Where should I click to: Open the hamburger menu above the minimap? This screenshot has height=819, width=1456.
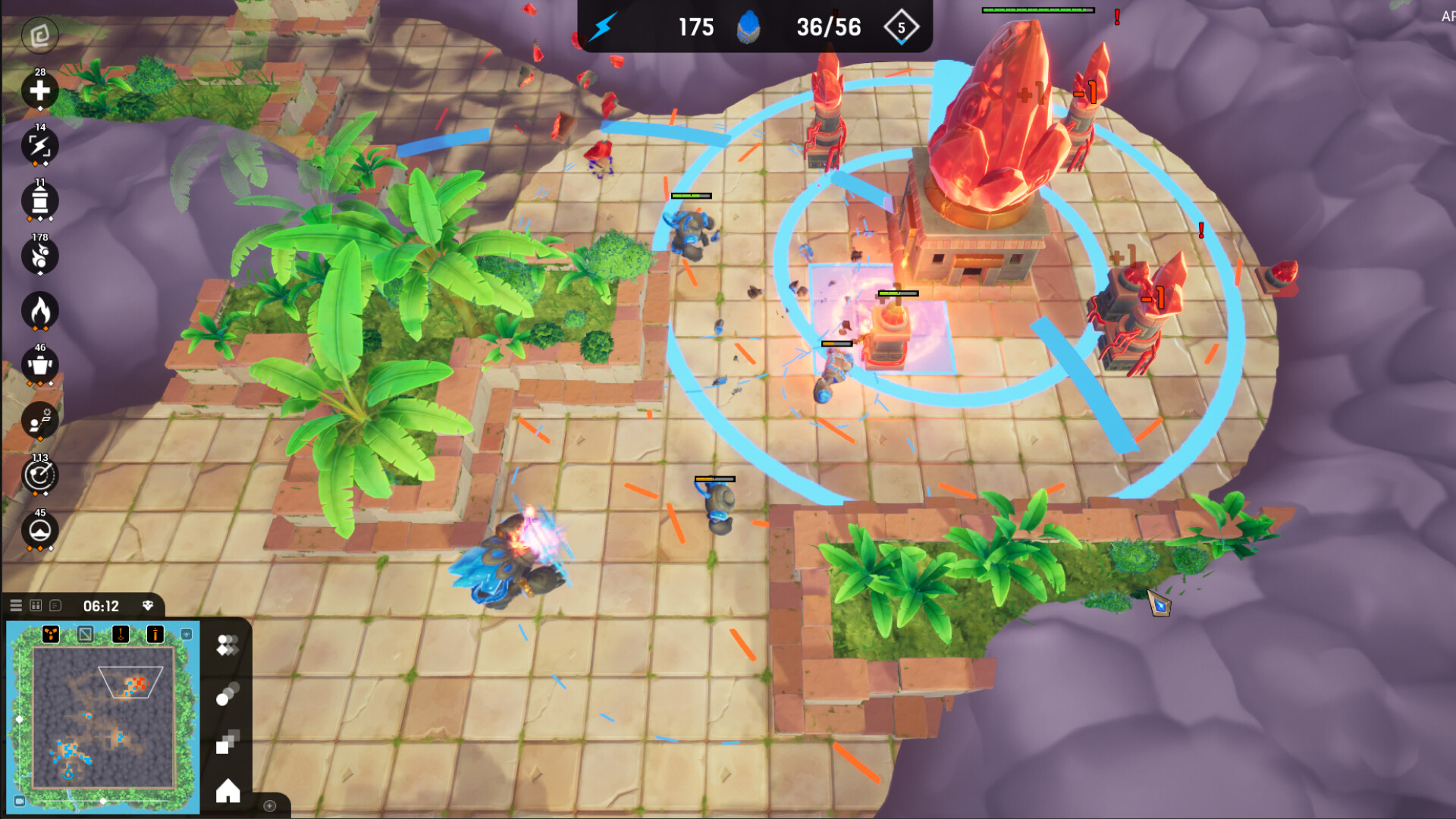(x=16, y=605)
